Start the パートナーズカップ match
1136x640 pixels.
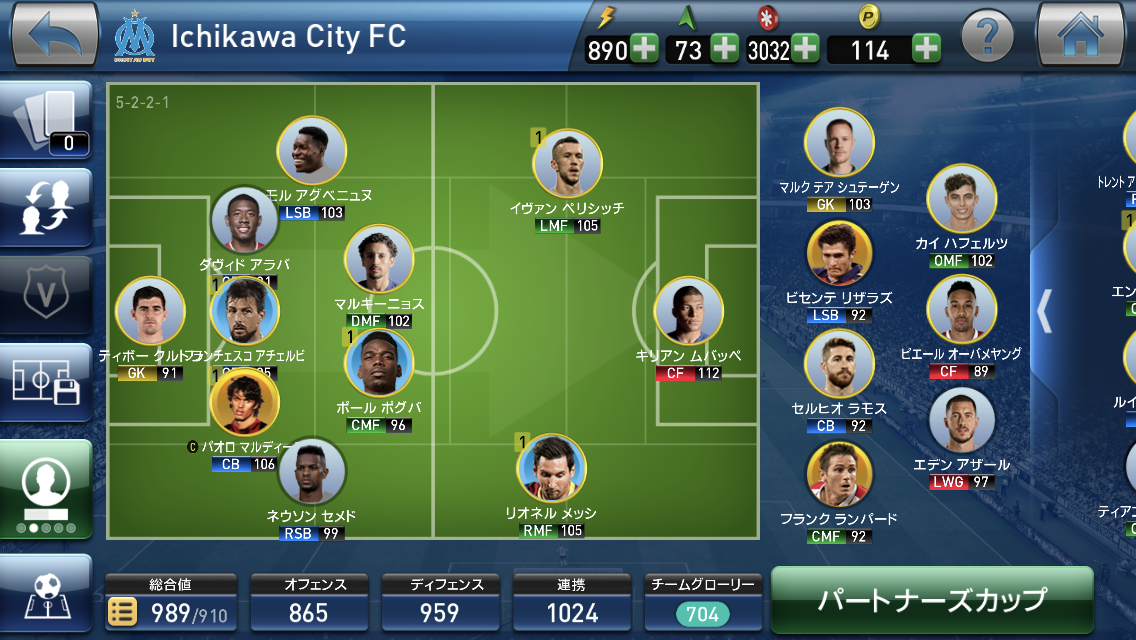pyautogui.click(x=932, y=599)
